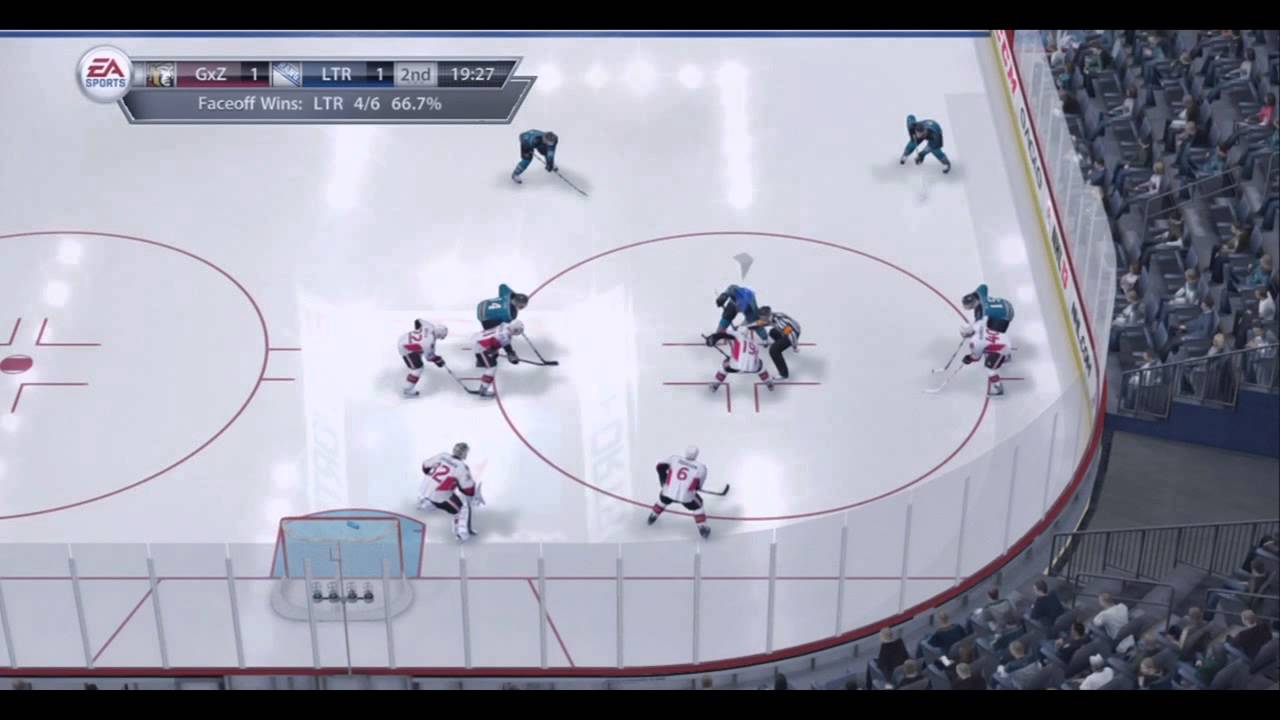This screenshot has width=1280, height=720.
Task: Select the GxZ team crest icon
Action: 160,72
